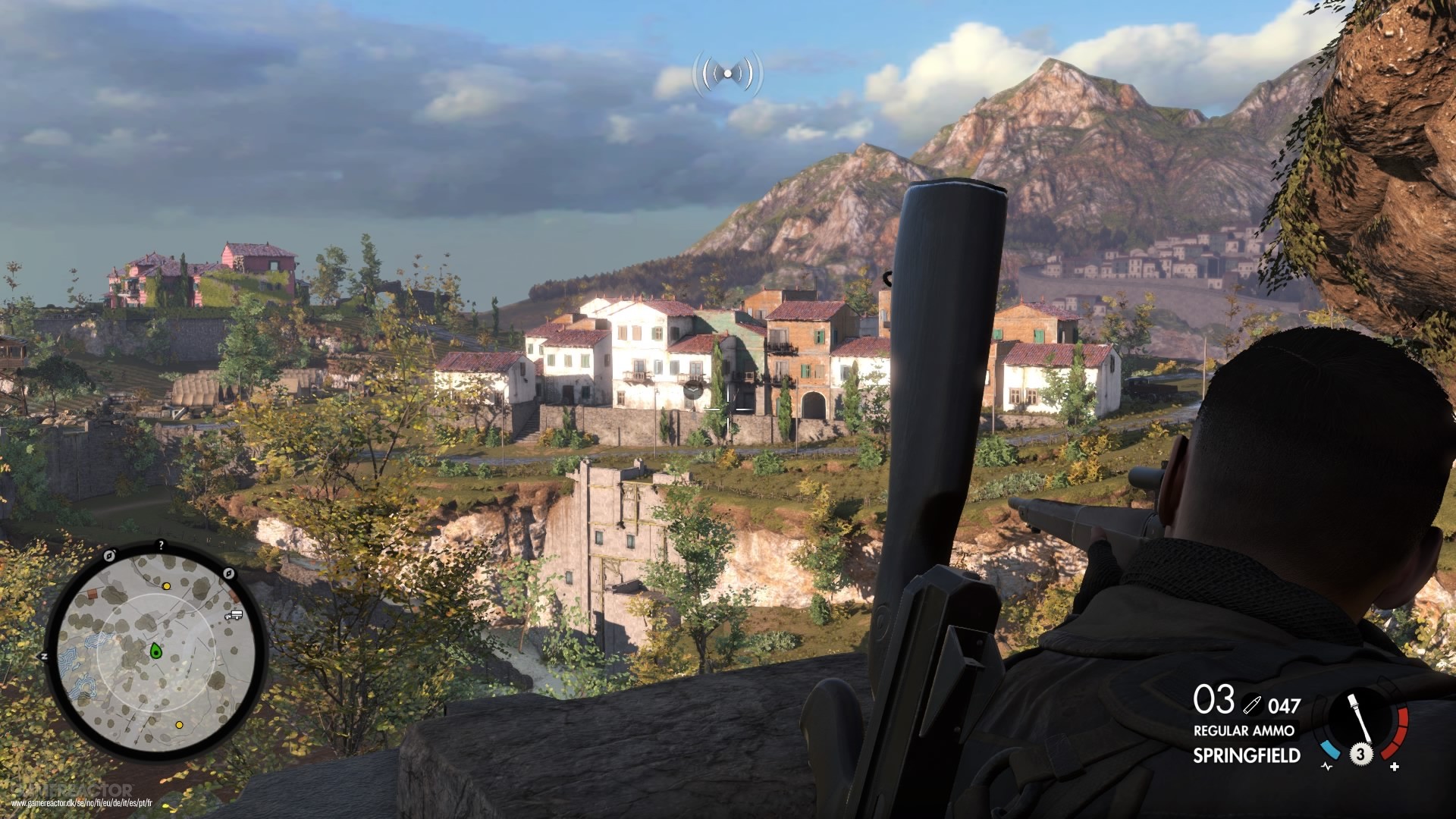Open the REGULAR AMMO type selector
1456x819 pixels.
click(1244, 730)
